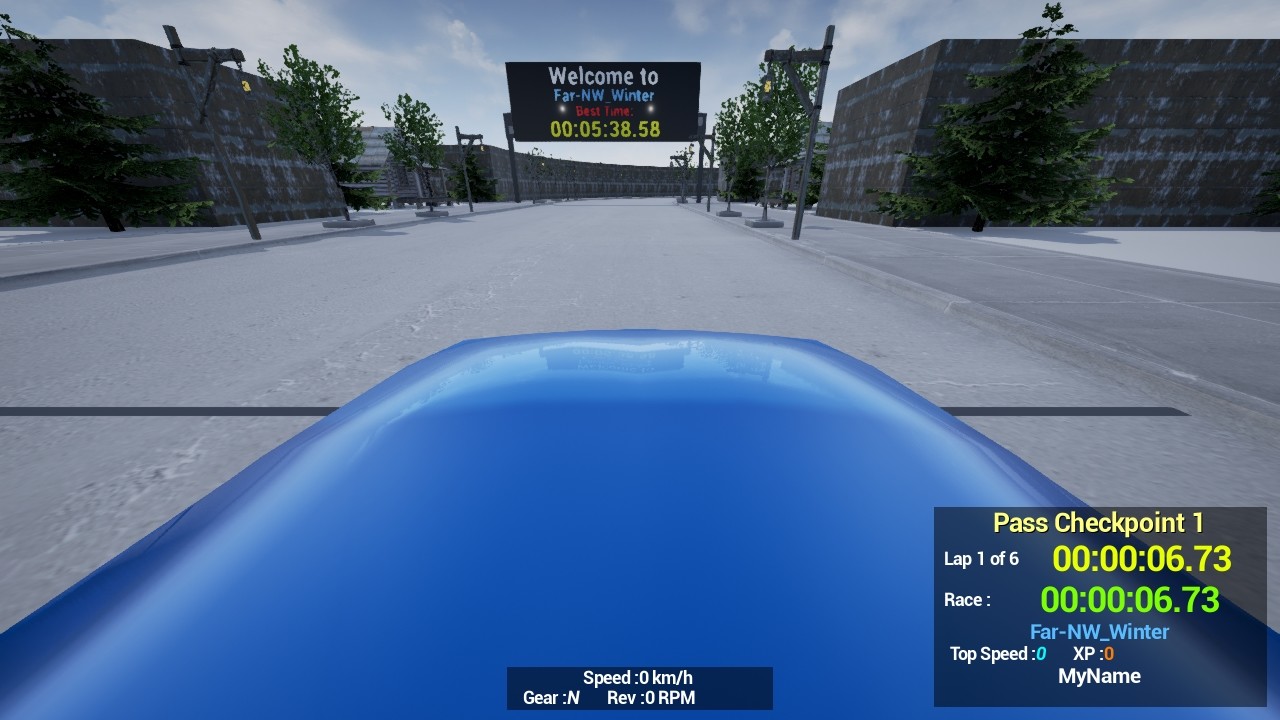The width and height of the screenshot is (1280, 720).
Task: Click the 00:05:38.58 best time value
Action: (x=603, y=128)
